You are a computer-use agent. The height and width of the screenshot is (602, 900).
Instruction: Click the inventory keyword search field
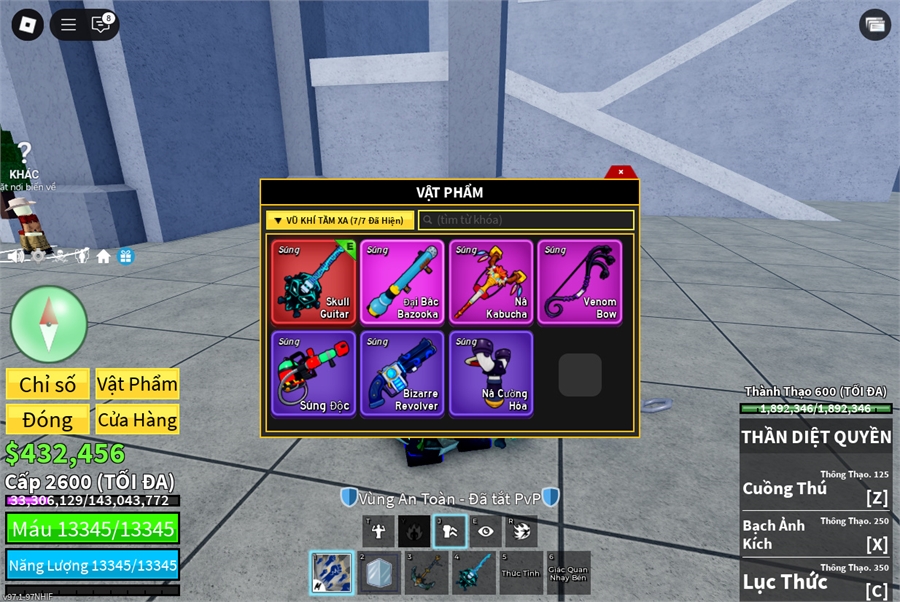coord(526,220)
